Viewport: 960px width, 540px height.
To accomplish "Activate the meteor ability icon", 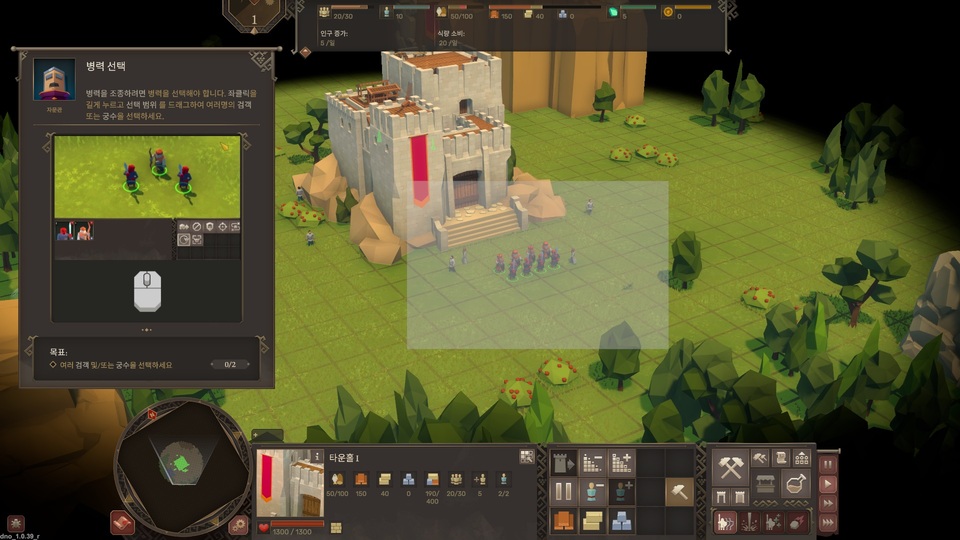I will tap(796, 522).
